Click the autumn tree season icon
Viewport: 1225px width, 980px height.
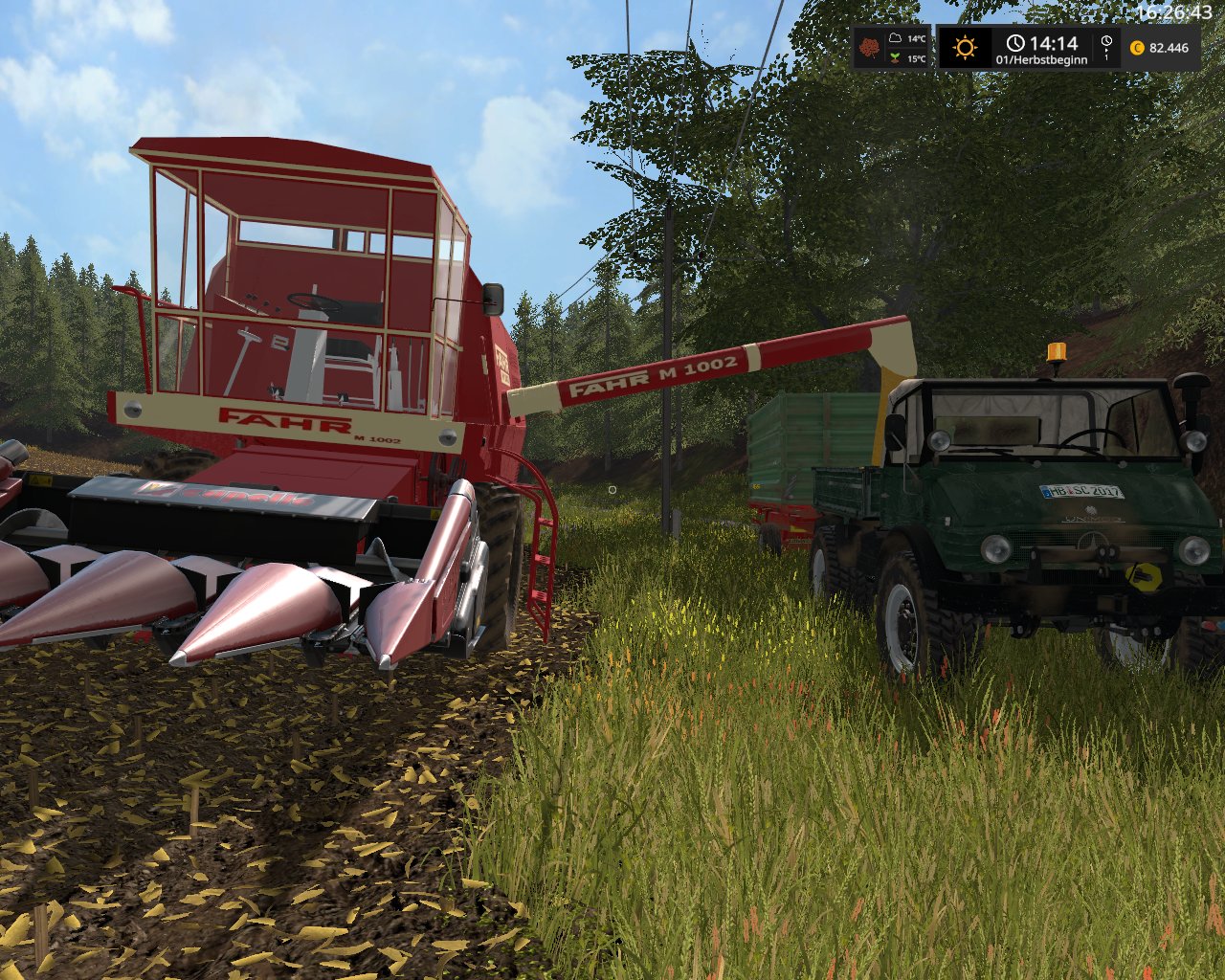point(869,48)
